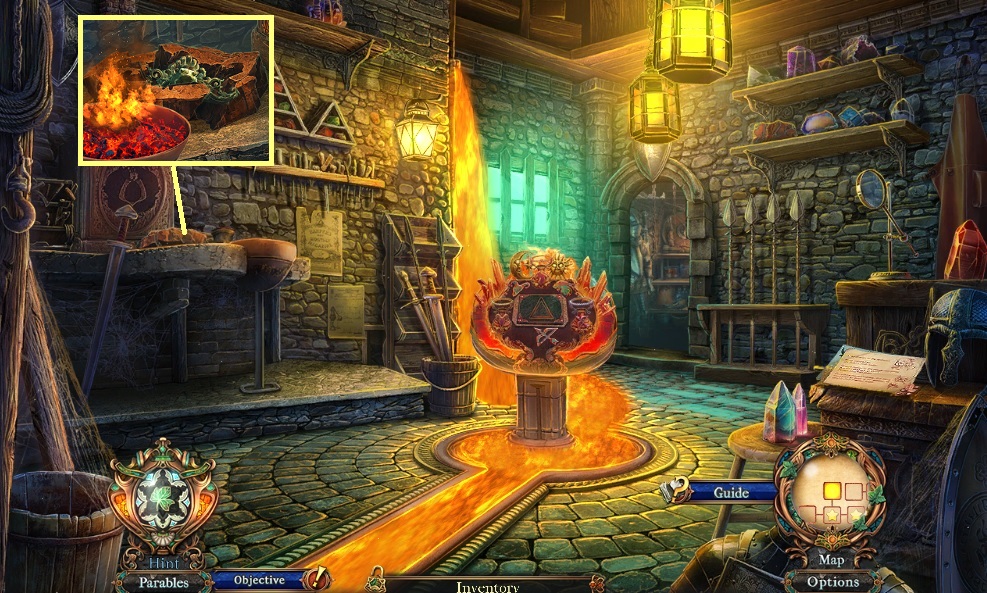Open the Parables collection
Image resolution: width=987 pixels, height=593 pixels.
(x=163, y=582)
